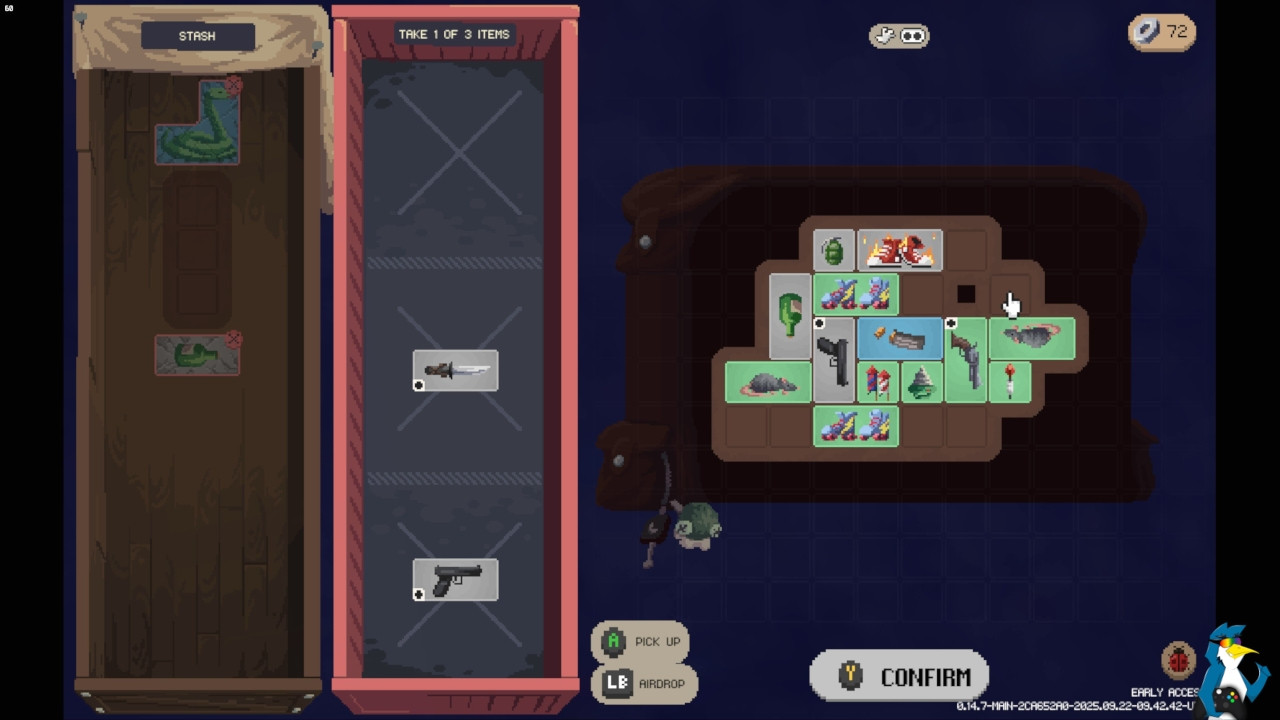Remove the snake using its red X
The width and height of the screenshot is (1280, 720).
tap(233, 86)
